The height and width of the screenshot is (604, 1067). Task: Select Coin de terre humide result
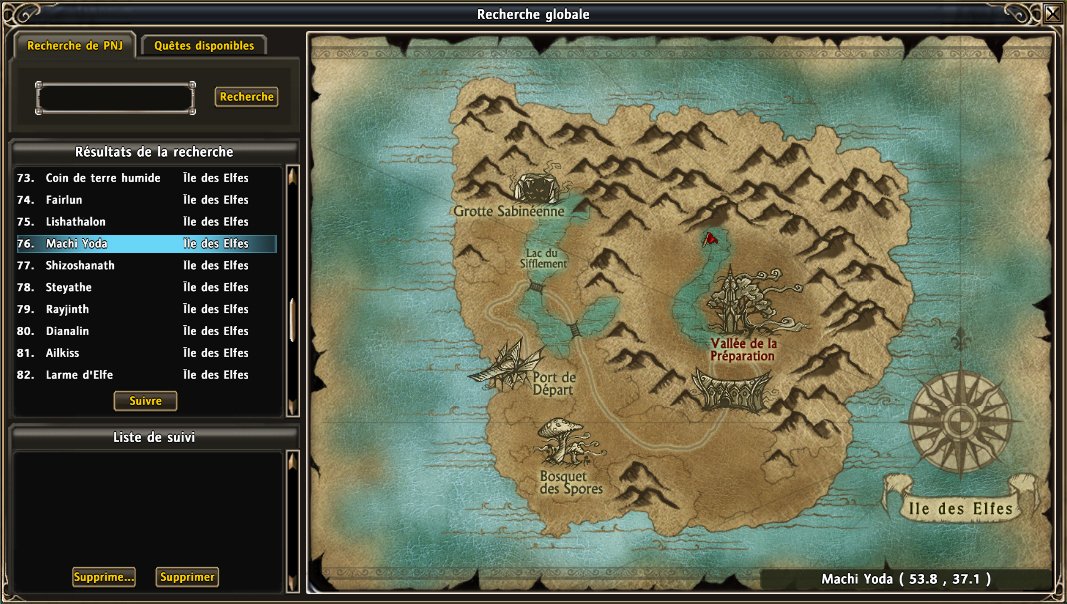tap(103, 178)
